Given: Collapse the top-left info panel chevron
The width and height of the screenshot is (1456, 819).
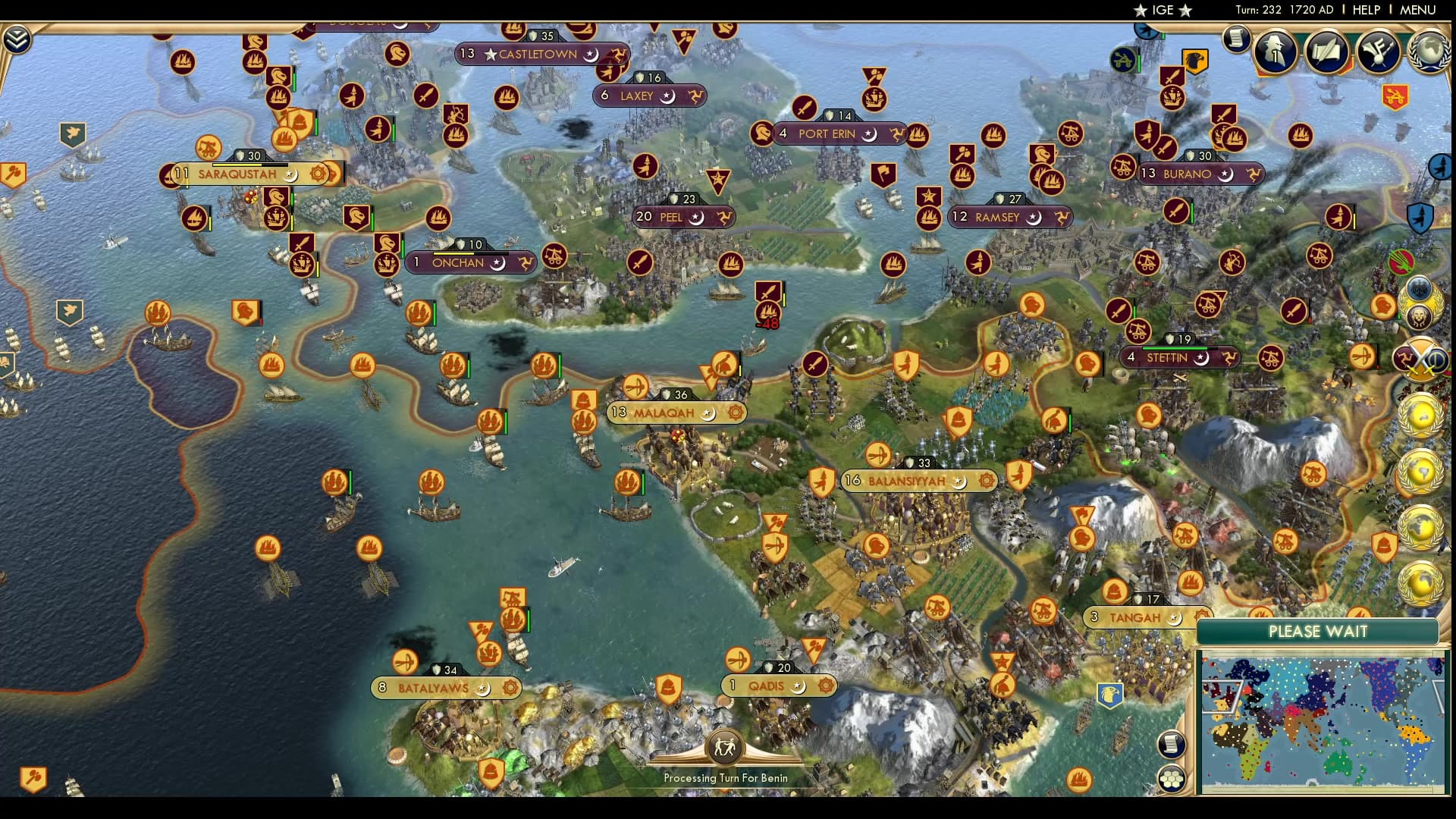Looking at the screenshot, I should [x=17, y=39].
